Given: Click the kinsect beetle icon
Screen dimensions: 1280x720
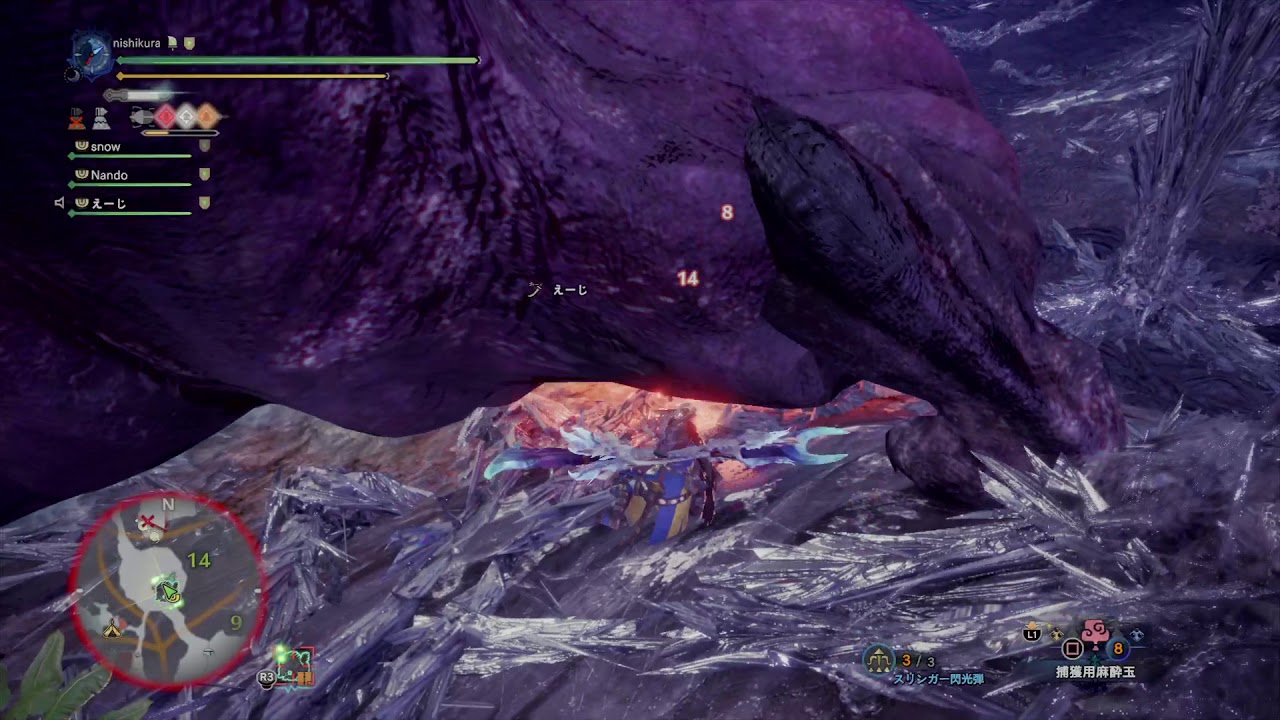Looking at the screenshot, I should pyautogui.click(x=140, y=118).
